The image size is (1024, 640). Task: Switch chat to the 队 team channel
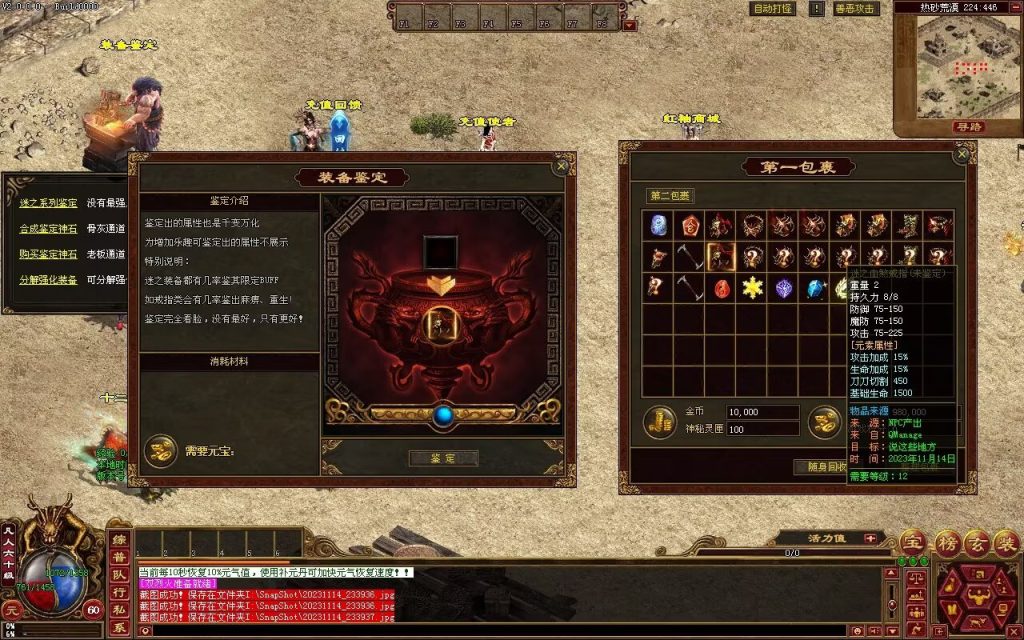(119, 575)
